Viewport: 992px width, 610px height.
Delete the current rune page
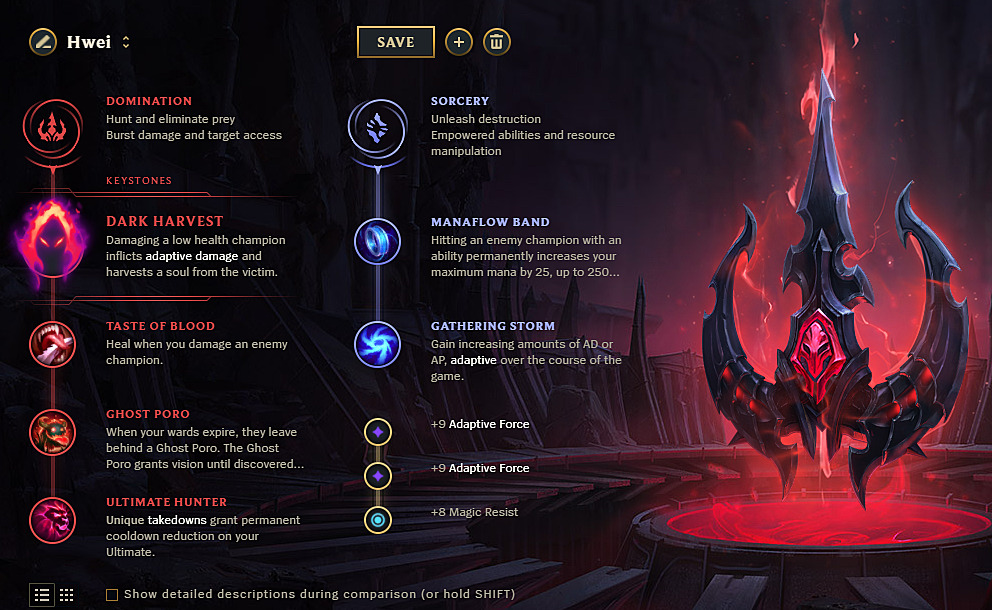click(x=497, y=42)
